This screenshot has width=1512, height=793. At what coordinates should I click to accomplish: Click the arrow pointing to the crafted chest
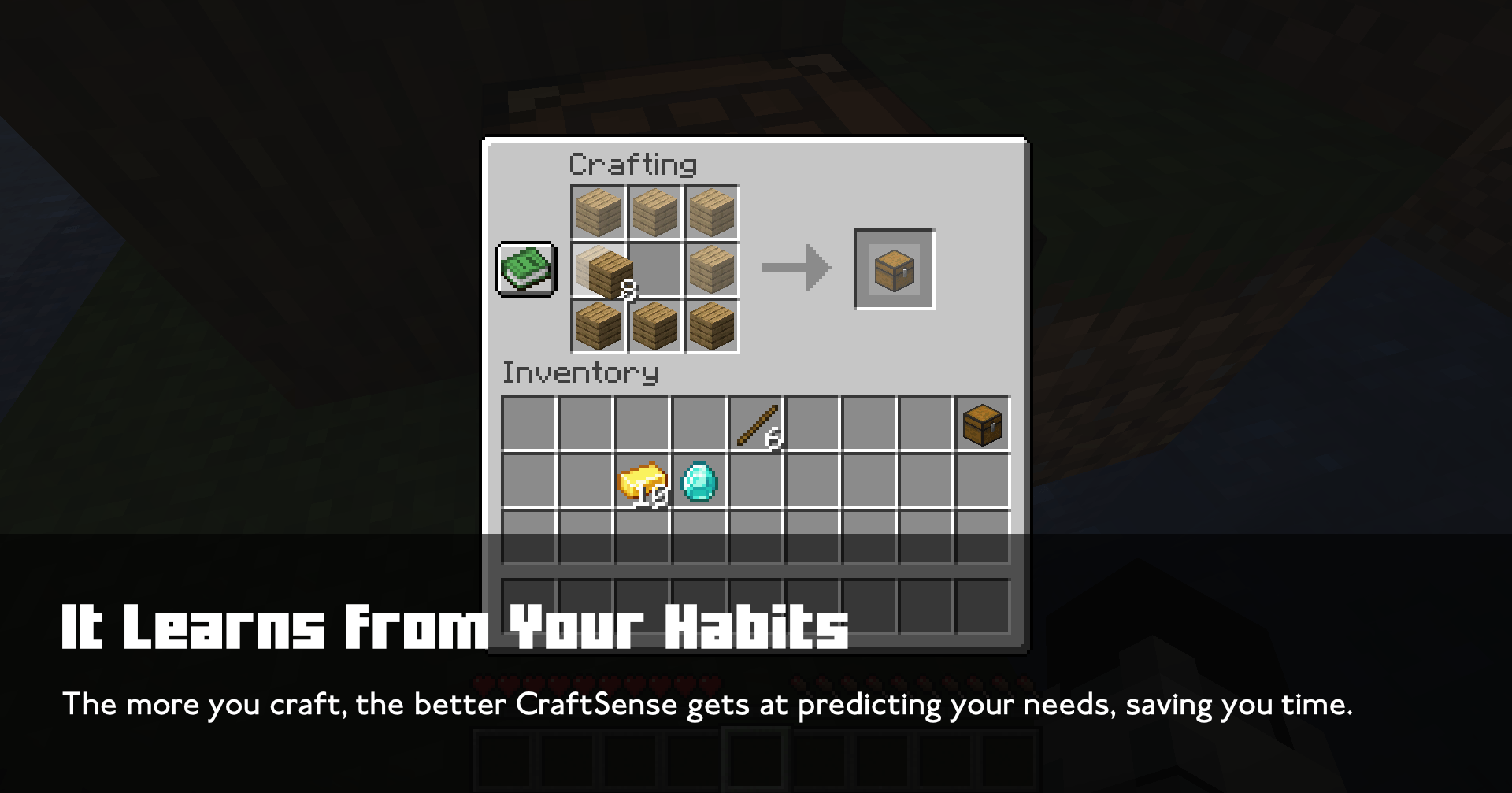click(x=795, y=268)
